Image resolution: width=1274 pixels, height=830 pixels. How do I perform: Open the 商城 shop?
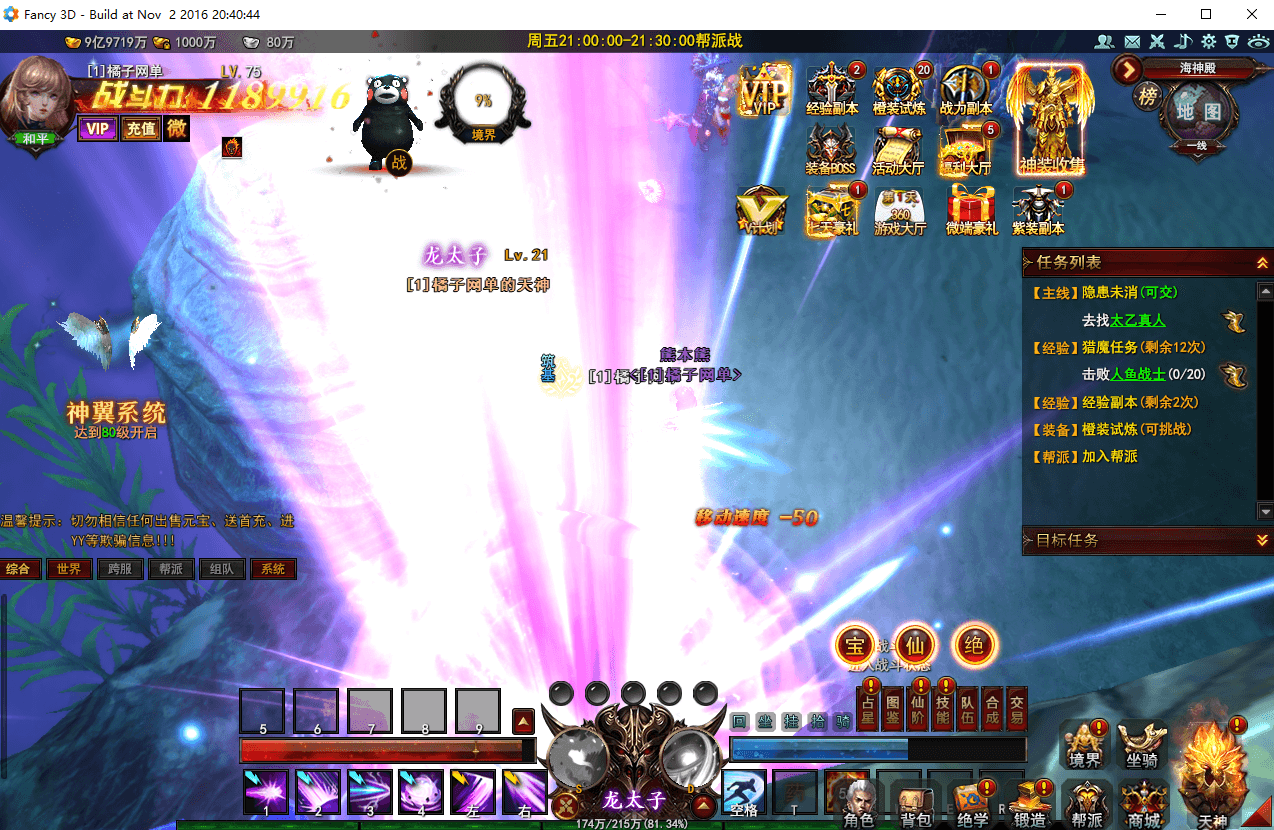(x=1144, y=806)
